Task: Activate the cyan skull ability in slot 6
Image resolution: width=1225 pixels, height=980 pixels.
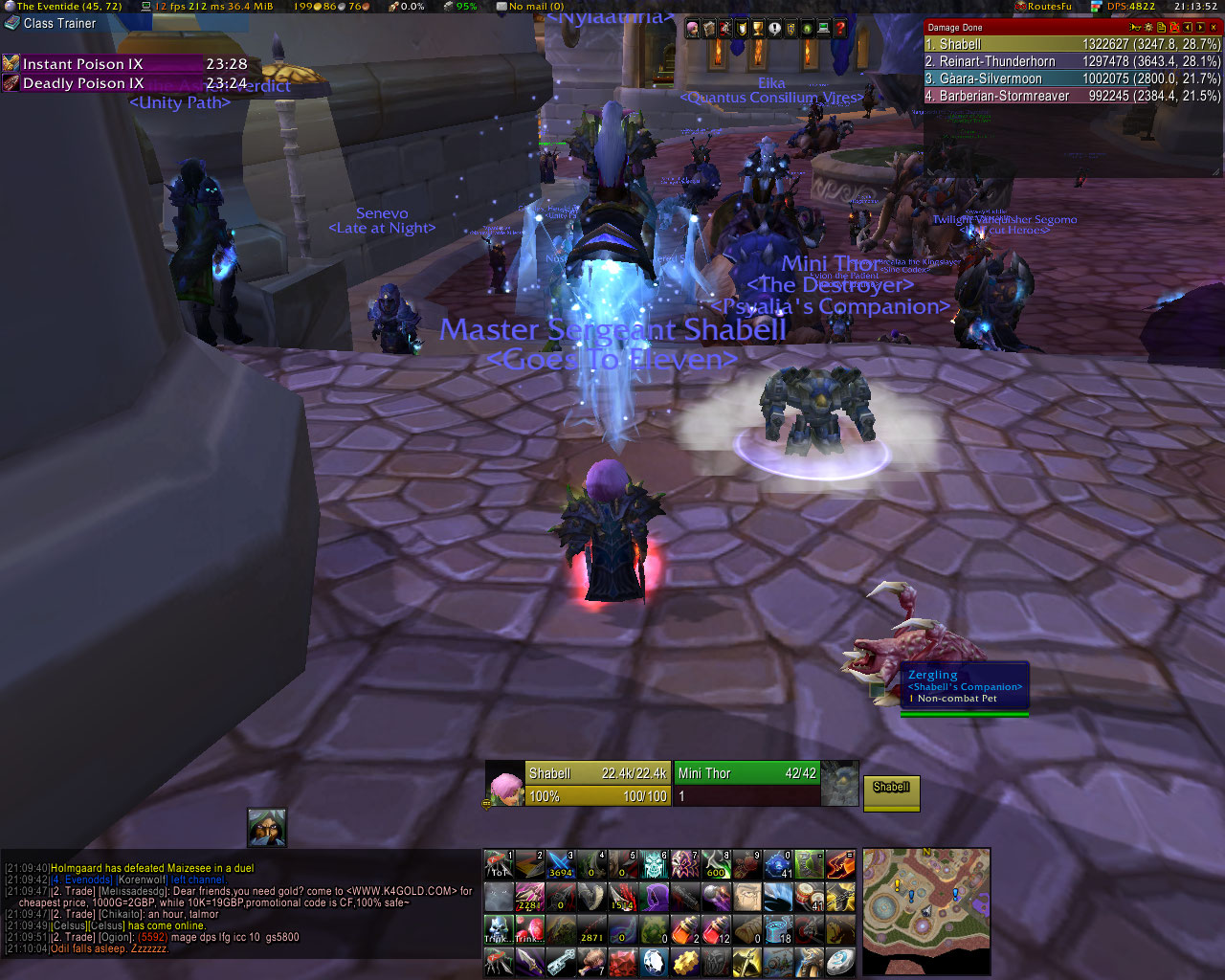Action: click(654, 864)
